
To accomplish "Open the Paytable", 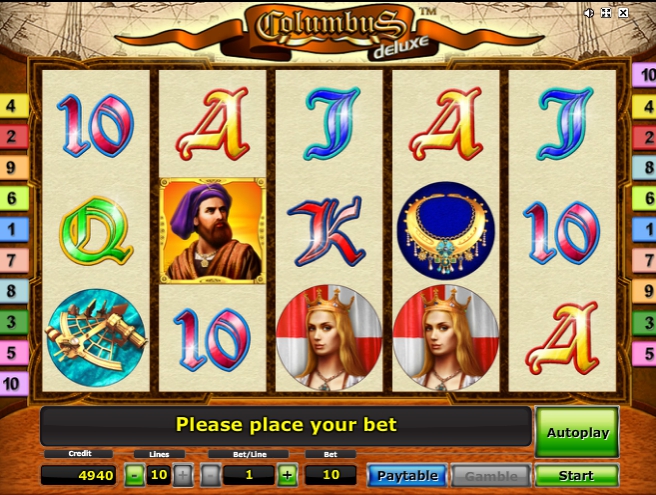I will pyautogui.click(x=406, y=476).
